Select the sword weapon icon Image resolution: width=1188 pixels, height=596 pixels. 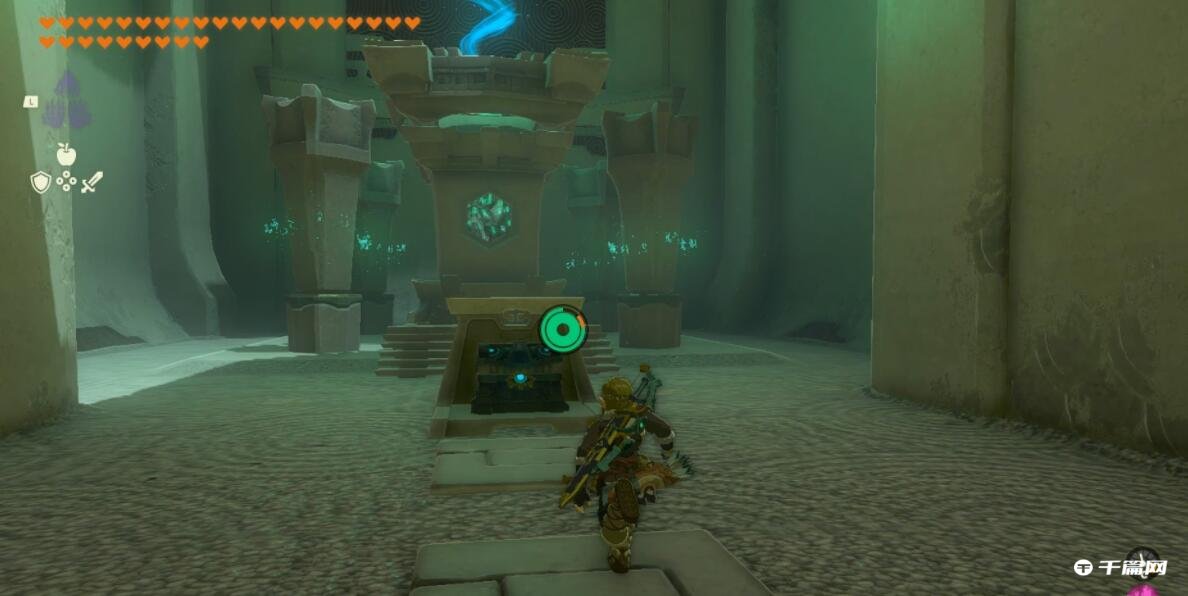pos(92,182)
